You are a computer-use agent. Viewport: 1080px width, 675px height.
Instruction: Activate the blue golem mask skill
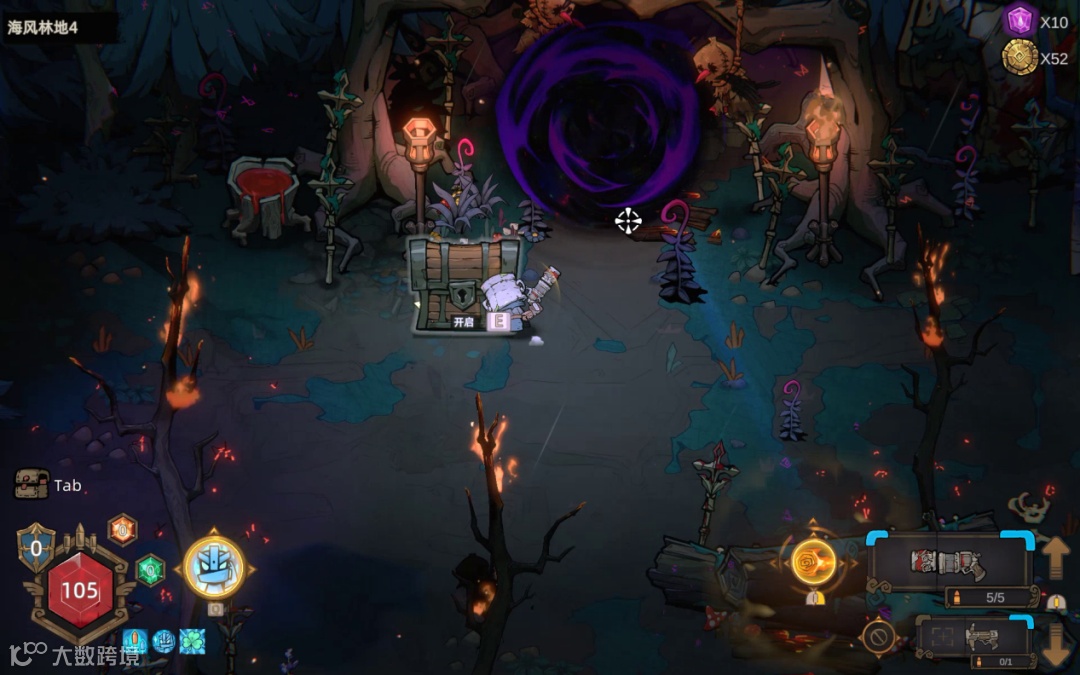[x=214, y=568]
